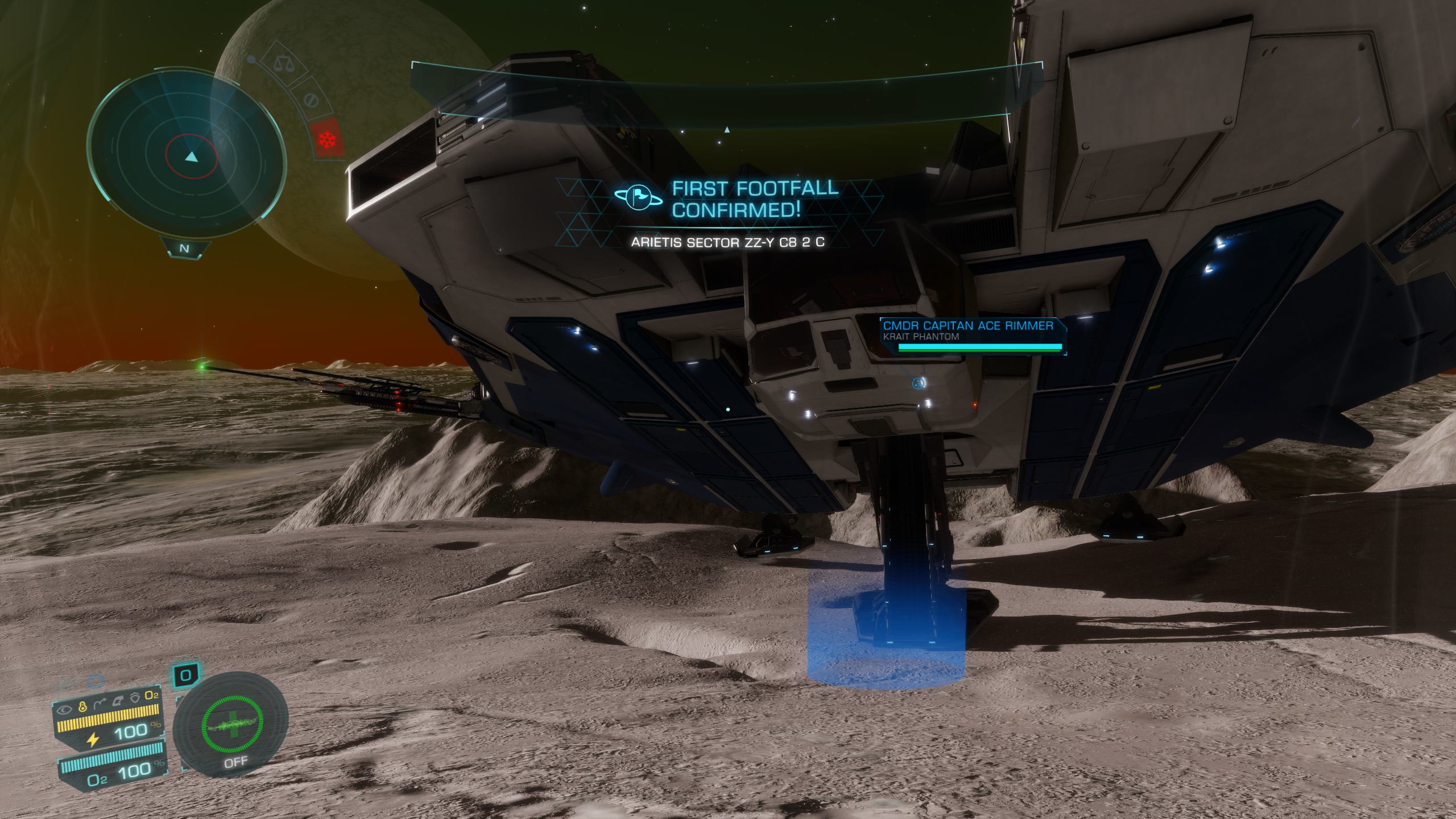1456x819 pixels.
Task: Click the N compass heading marker
Action: [x=184, y=249]
